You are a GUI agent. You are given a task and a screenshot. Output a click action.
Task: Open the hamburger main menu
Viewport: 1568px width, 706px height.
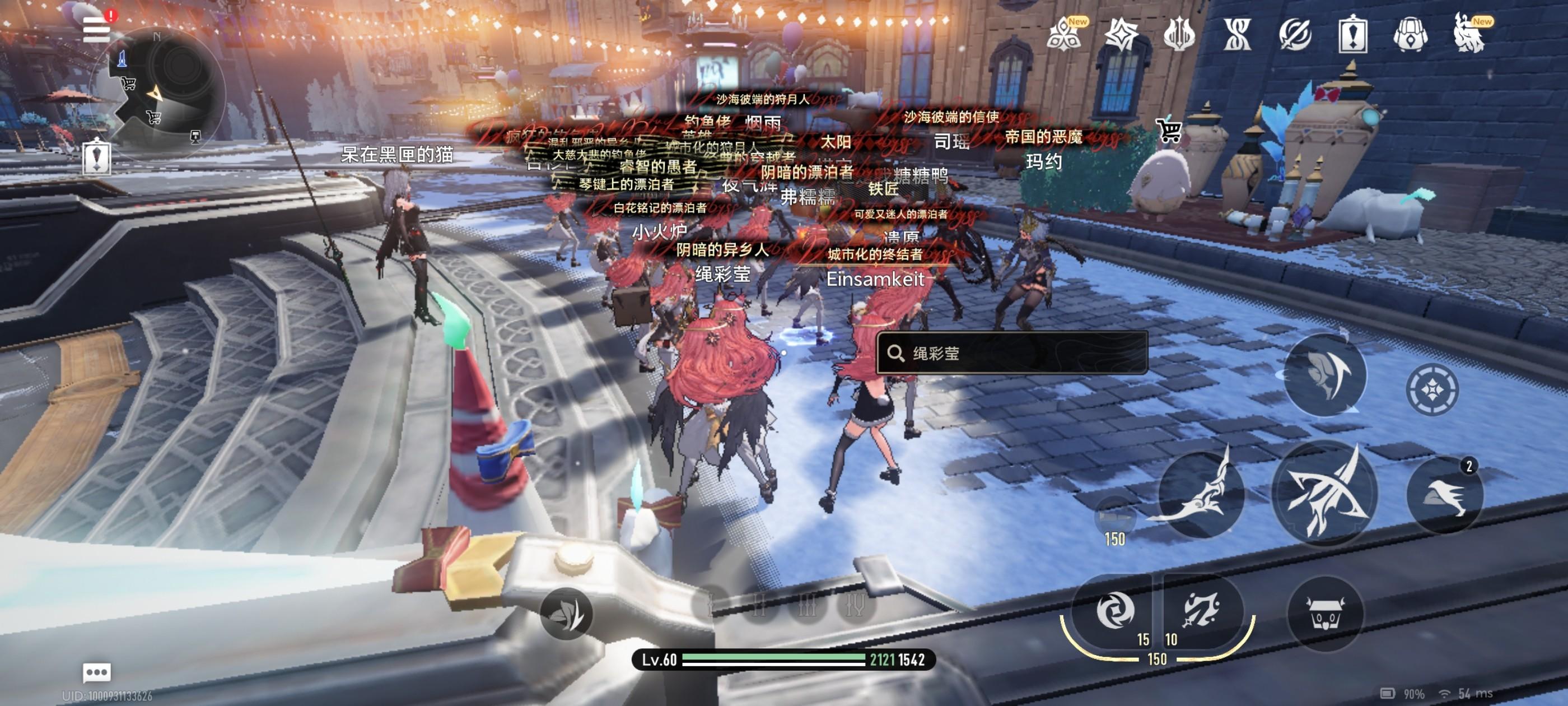pos(97,29)
